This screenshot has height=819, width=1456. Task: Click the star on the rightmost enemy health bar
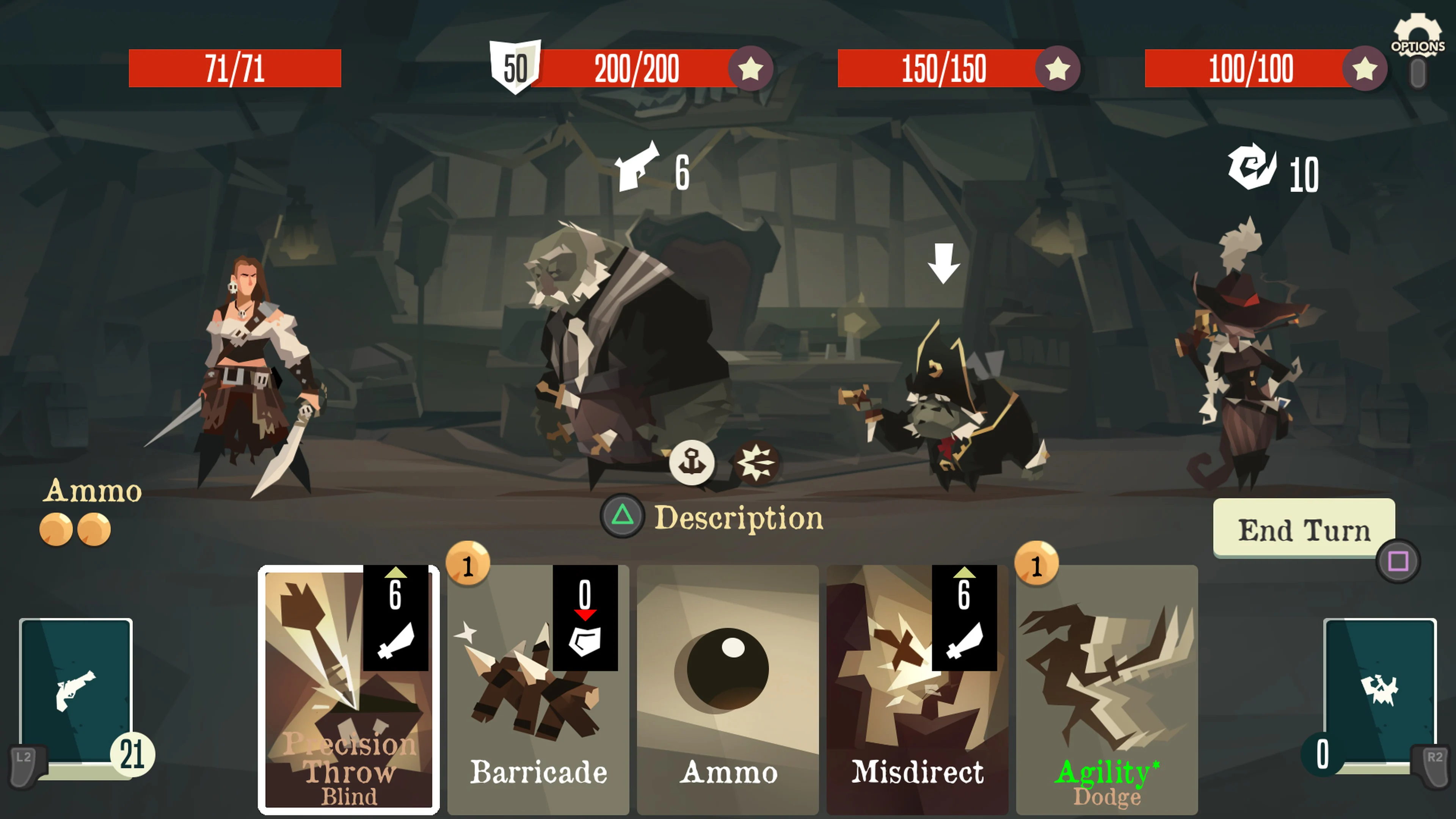tap(1365, 69)
